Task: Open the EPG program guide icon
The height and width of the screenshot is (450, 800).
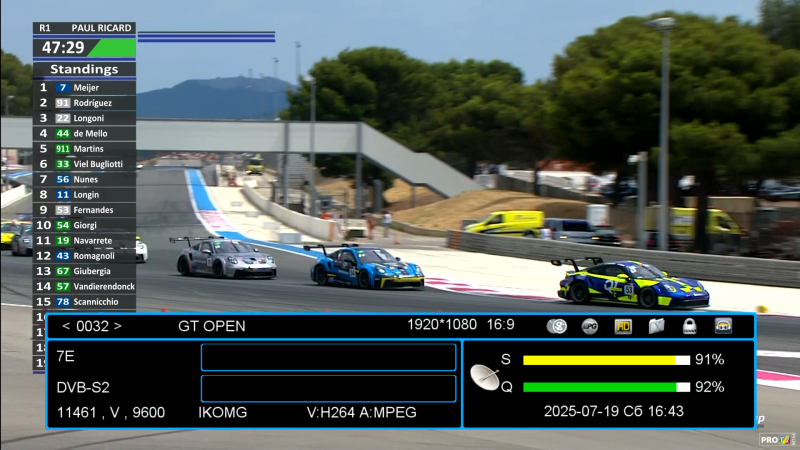Action: (x=590, y=326)
